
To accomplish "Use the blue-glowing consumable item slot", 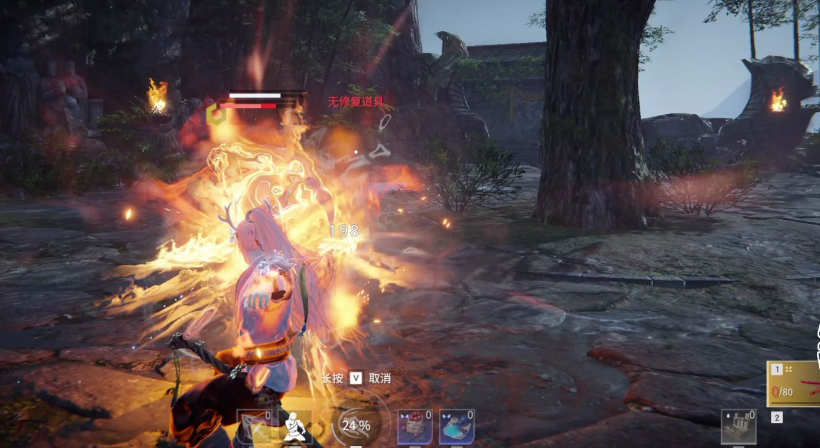I will pyautogui.click(x=456, y=427).
